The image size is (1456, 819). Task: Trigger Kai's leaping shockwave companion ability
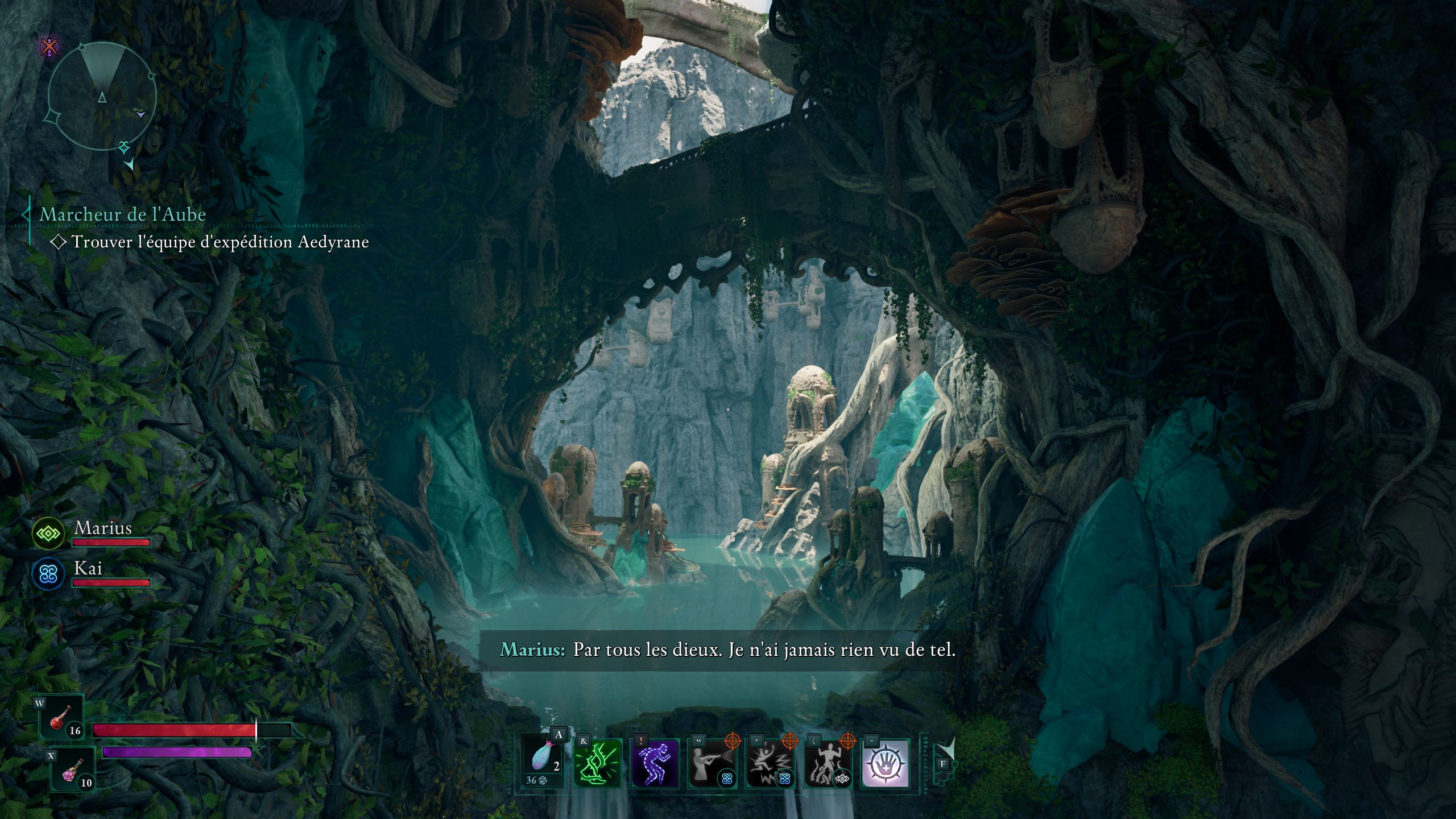click(770, 763)
